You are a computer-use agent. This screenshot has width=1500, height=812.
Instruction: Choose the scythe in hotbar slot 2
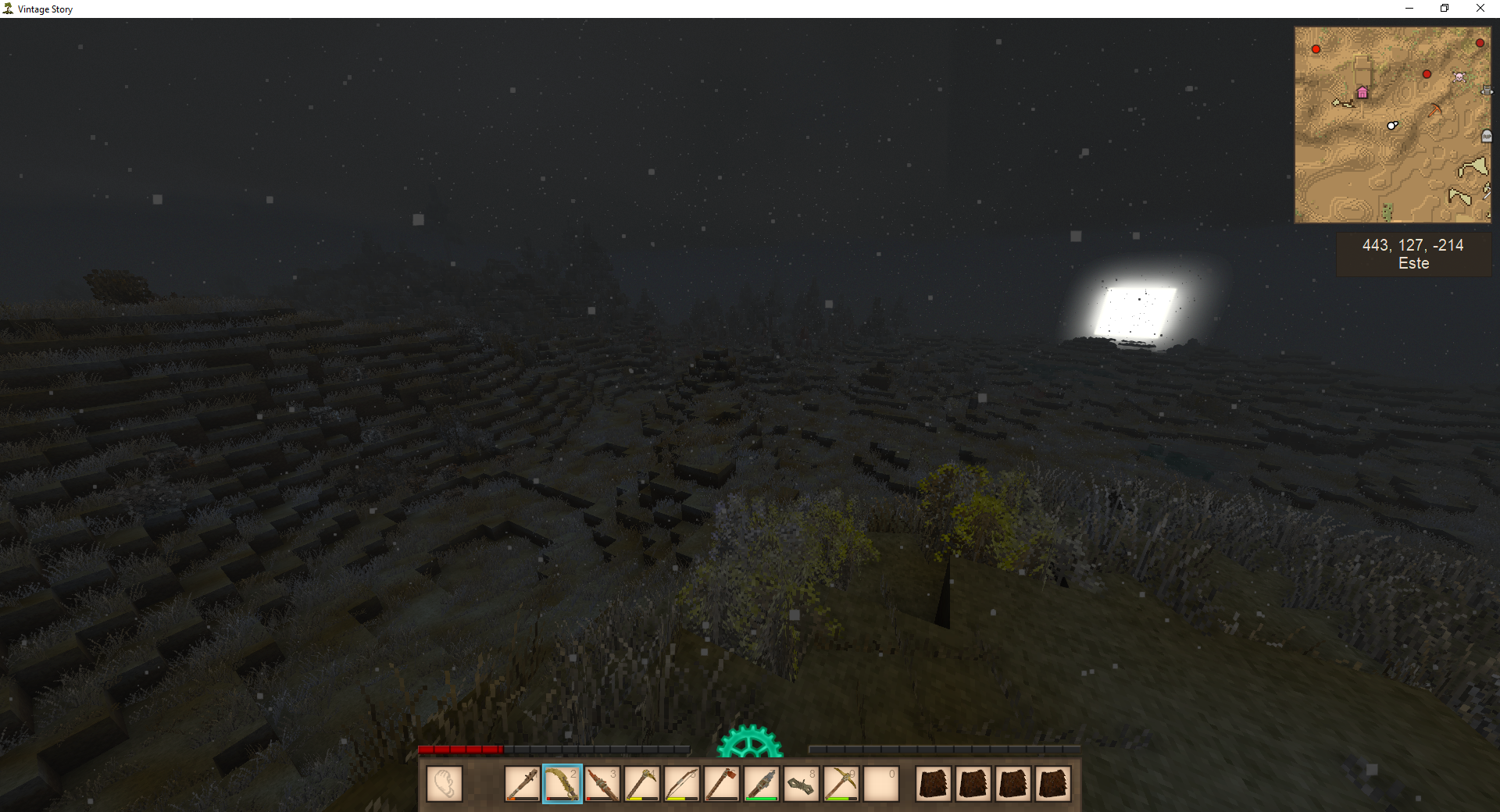click(x=562, y=784)
